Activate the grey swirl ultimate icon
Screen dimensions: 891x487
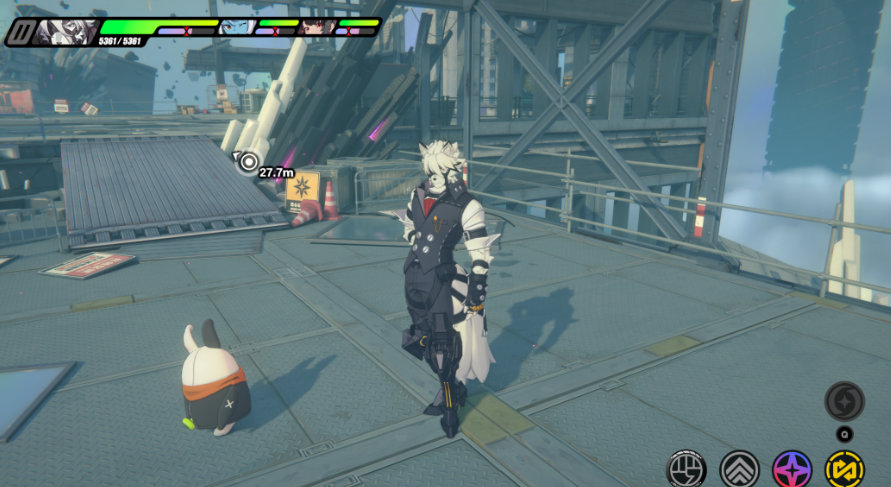click(x=844, y=401)
